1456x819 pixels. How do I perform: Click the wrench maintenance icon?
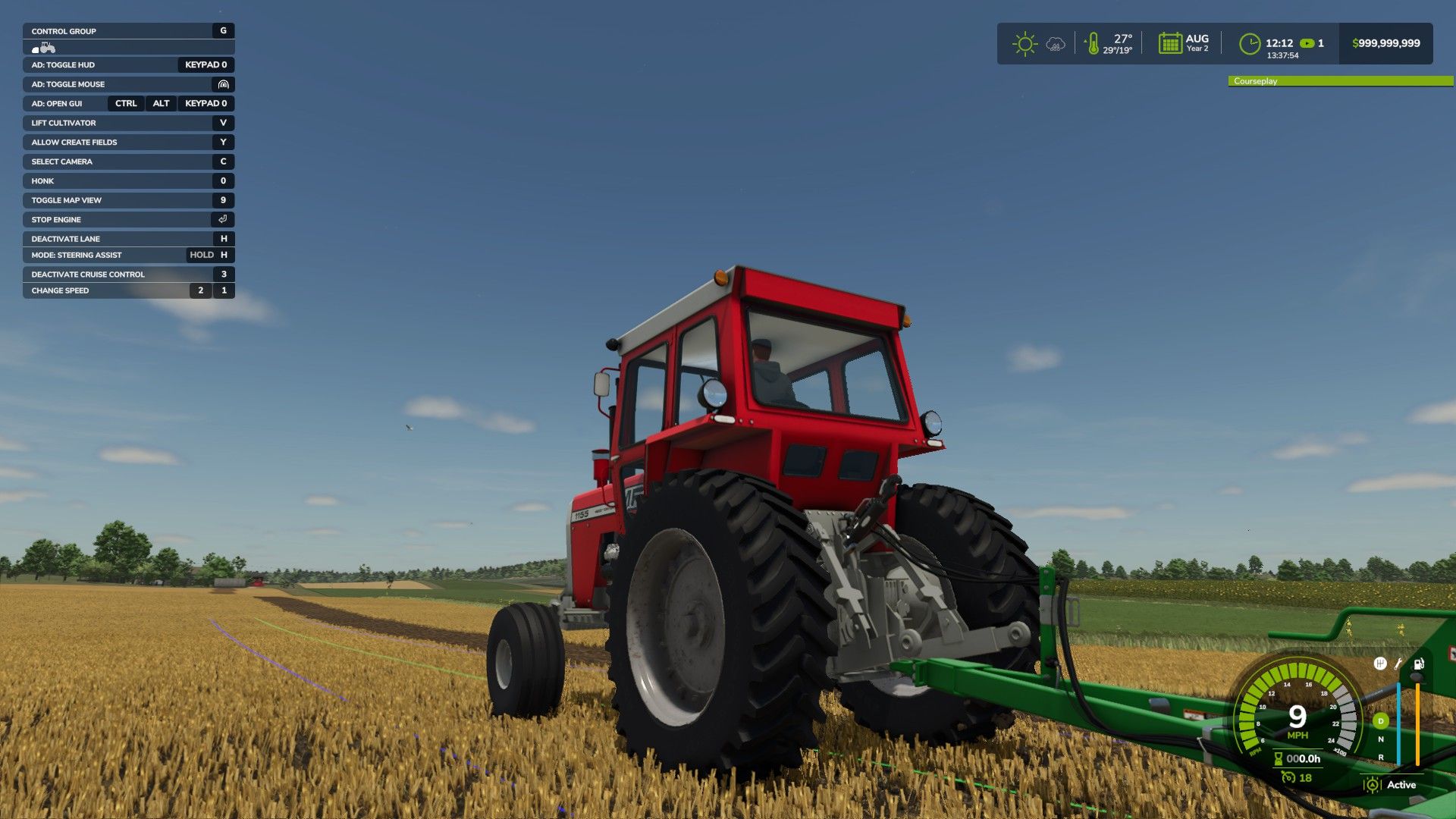[x=1398, y=665]
